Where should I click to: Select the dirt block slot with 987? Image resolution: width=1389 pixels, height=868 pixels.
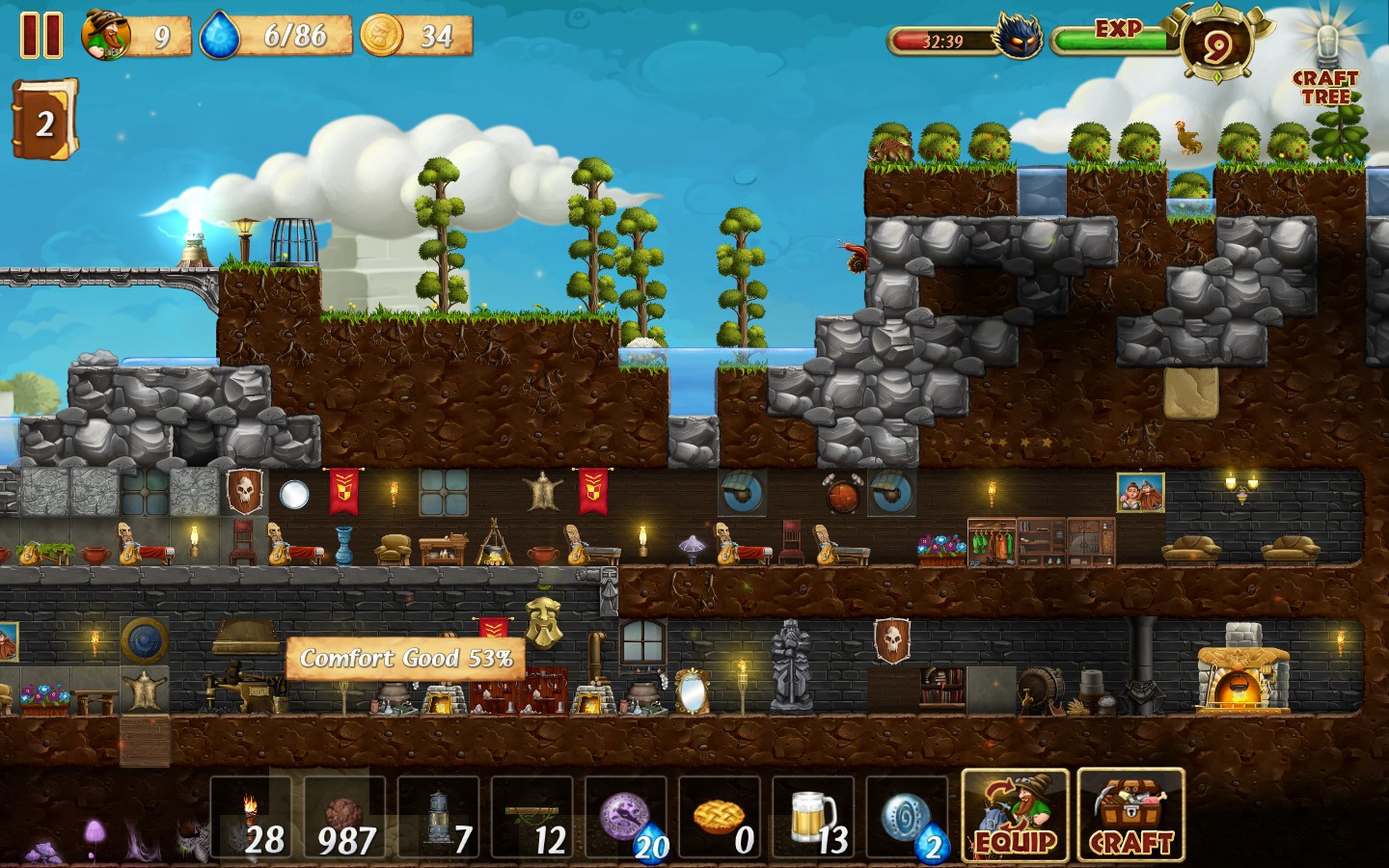[344, 818]
